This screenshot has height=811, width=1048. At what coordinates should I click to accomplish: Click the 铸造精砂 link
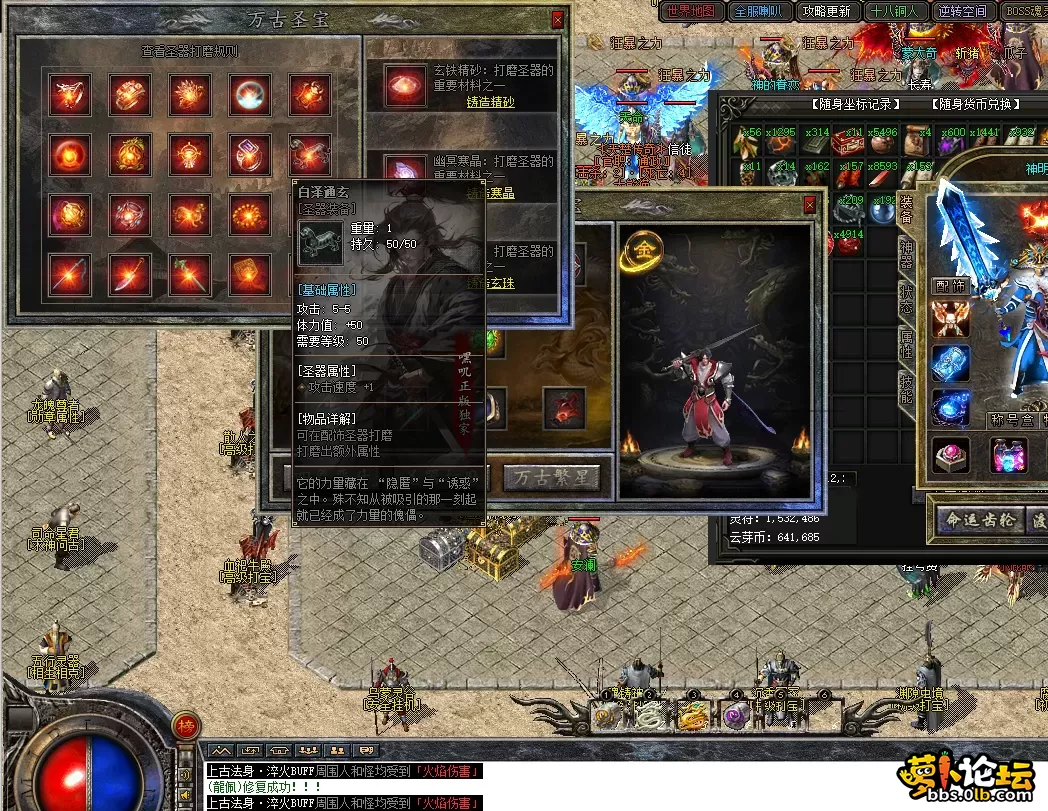491,102
